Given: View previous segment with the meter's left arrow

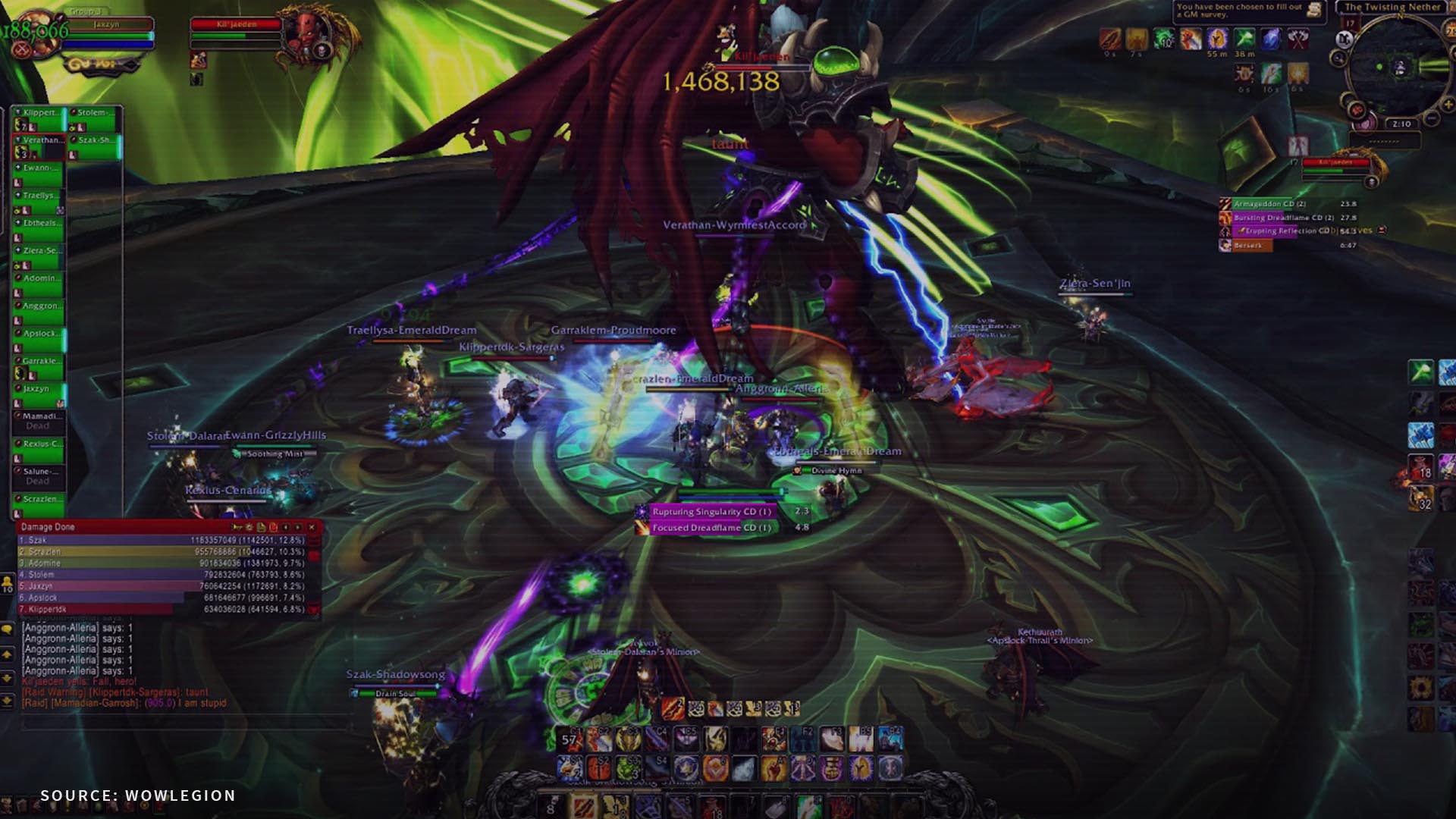Looking at the screenshot, I should pyautogui.click(x=286, y=527).
